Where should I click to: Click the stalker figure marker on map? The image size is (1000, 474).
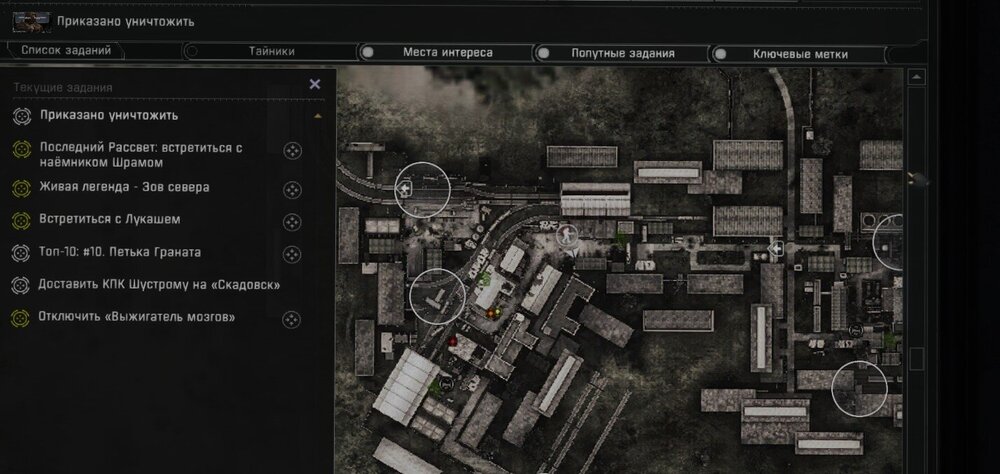(x=569, y=236)
